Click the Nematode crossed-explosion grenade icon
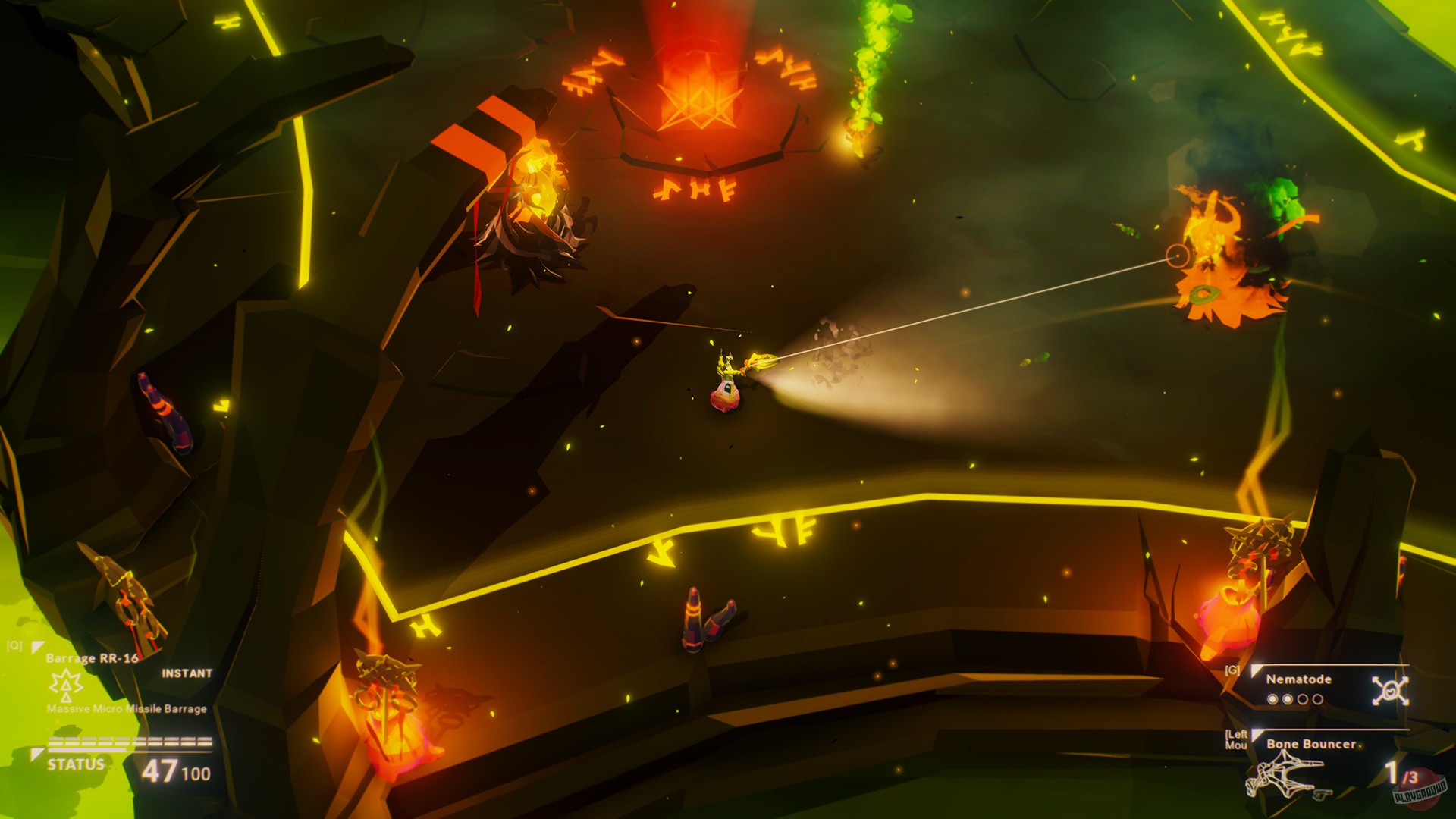 (x=1390, y=691)
